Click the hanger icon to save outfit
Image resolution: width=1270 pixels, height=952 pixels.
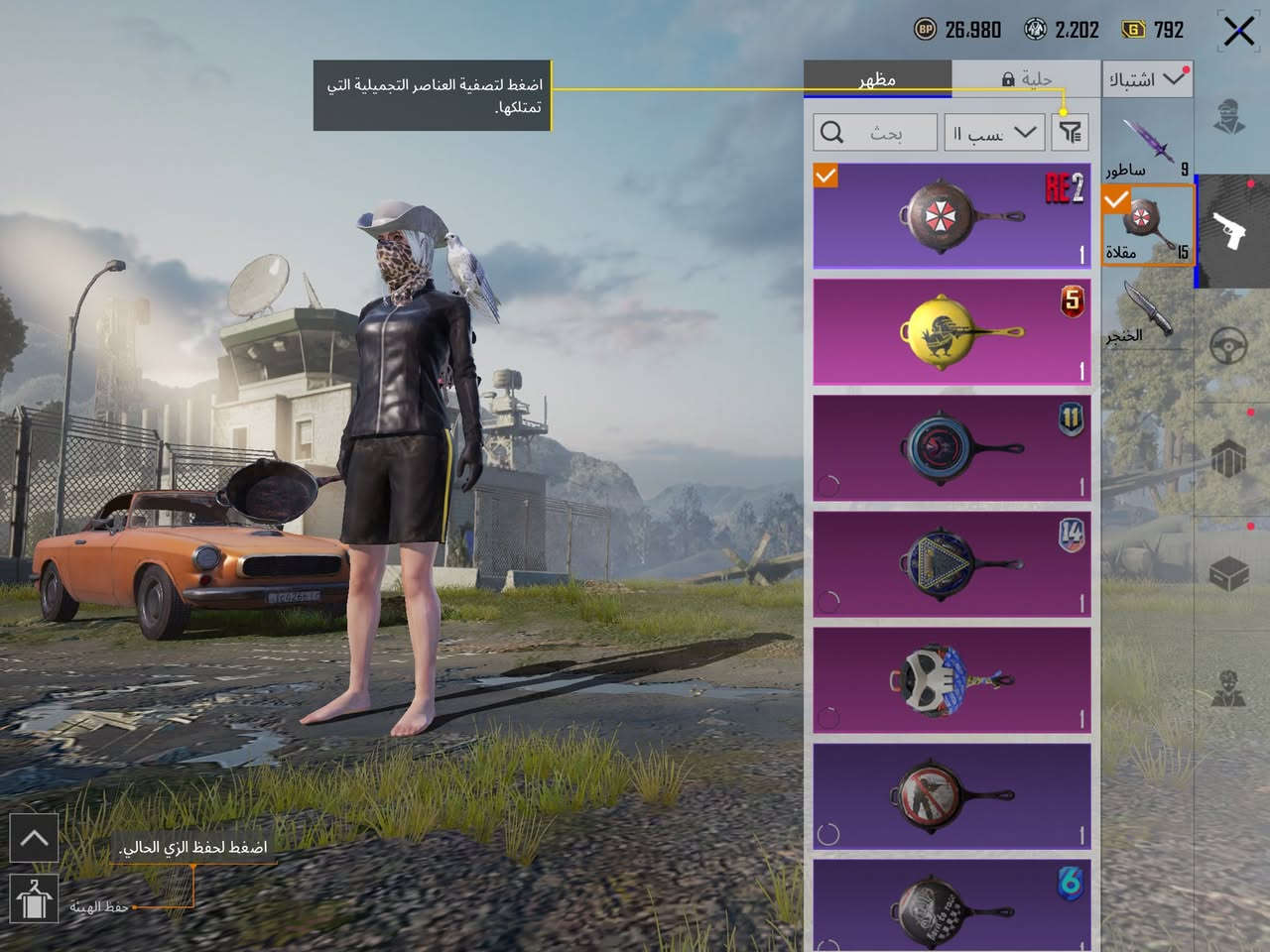click(34, 898)
